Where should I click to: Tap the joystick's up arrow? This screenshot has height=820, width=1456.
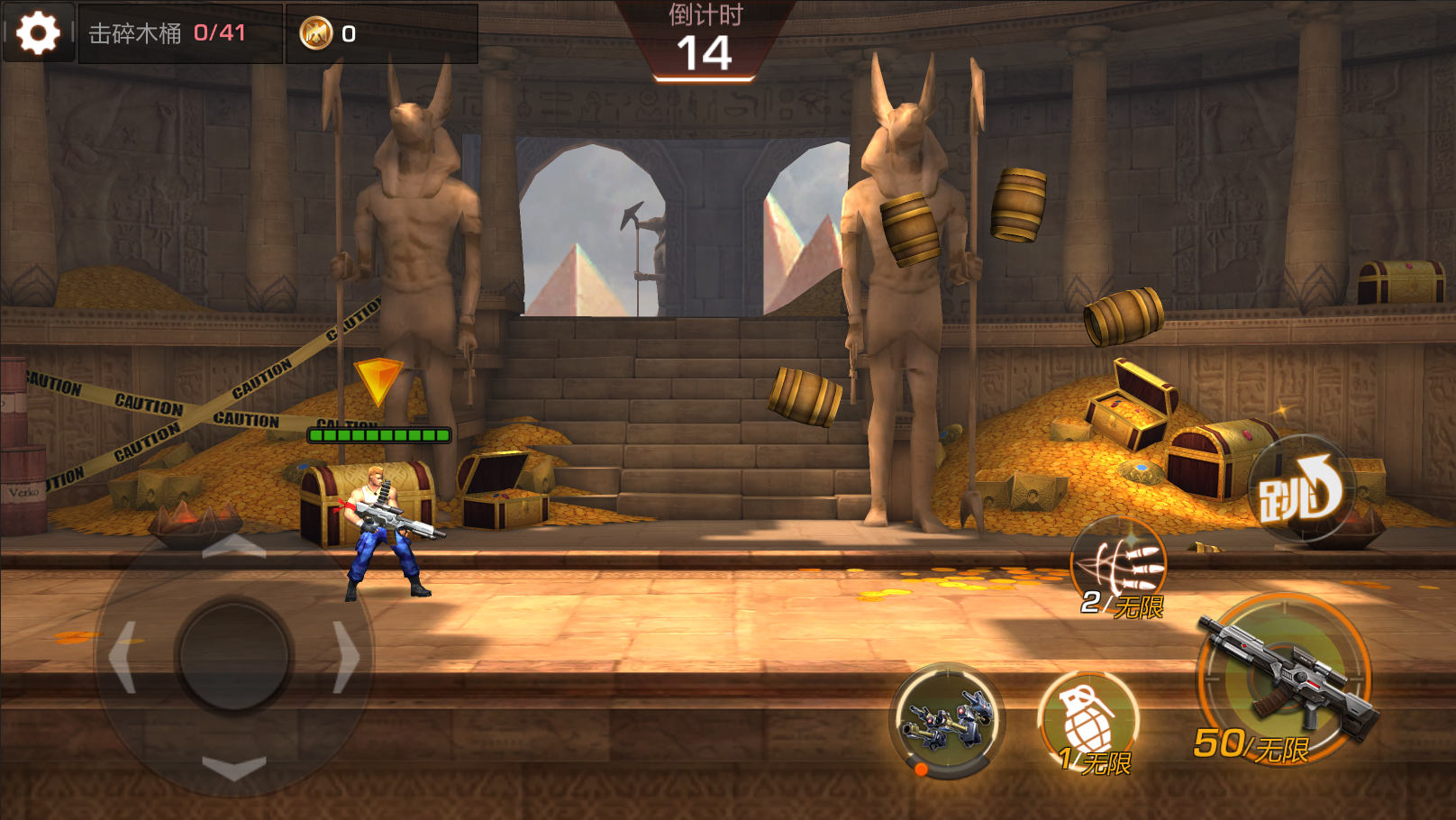coord(234,545)
